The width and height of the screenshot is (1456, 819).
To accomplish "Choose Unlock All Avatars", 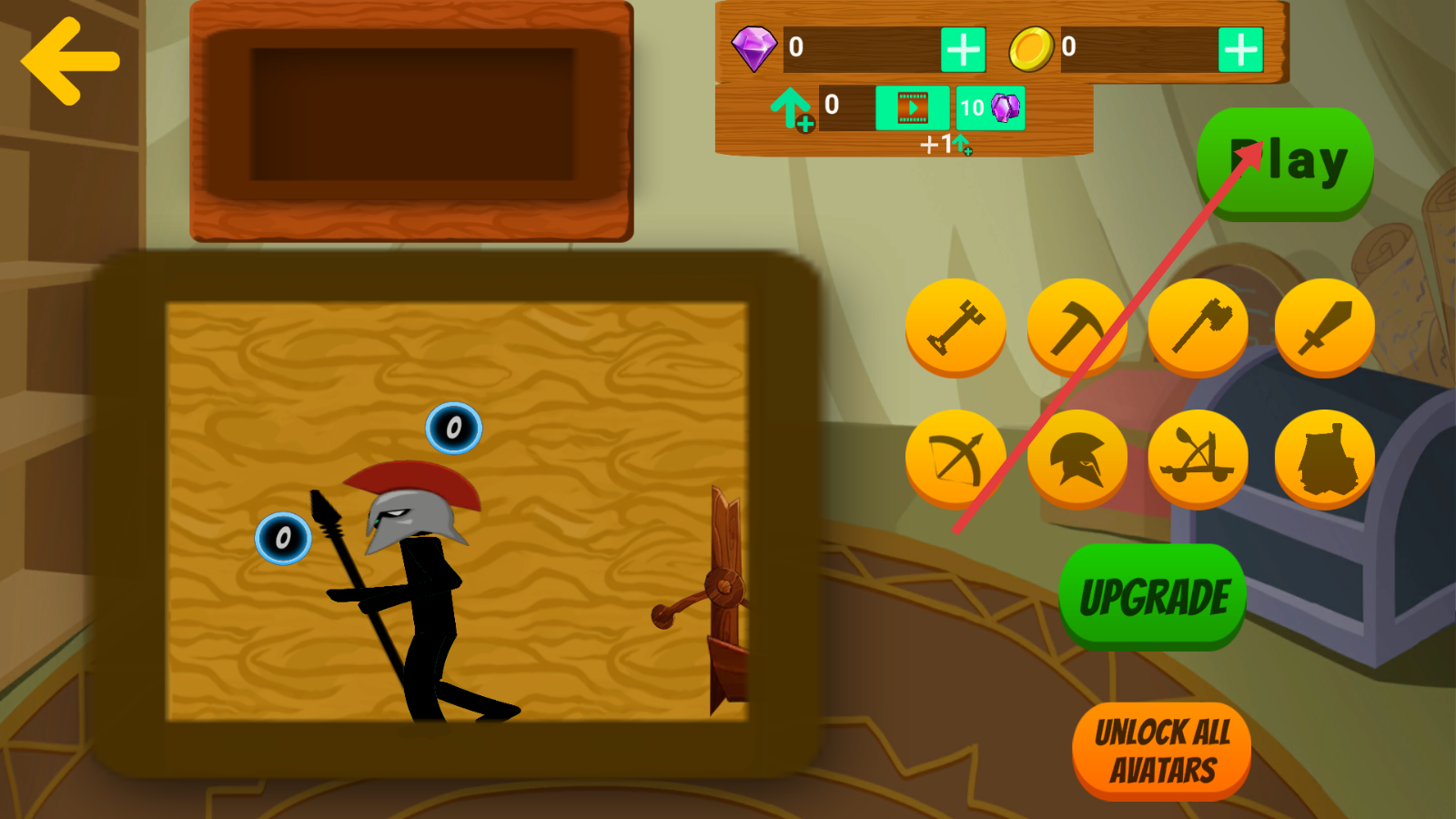I will coord(1162,751).
